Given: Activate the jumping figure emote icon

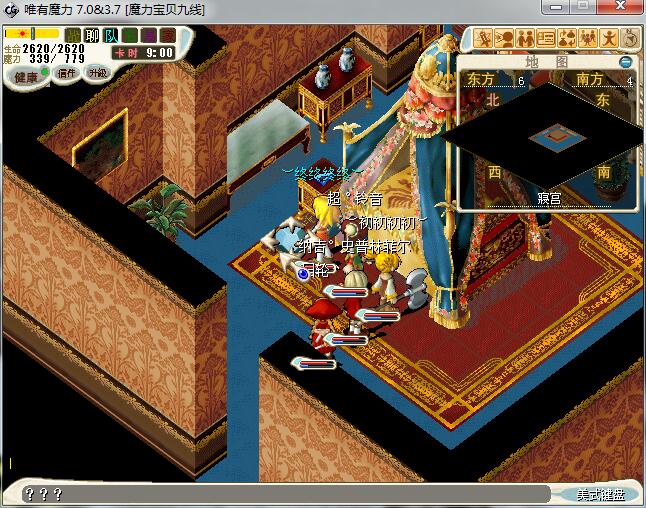Looking at the screenshot, I should coord(610,38).
